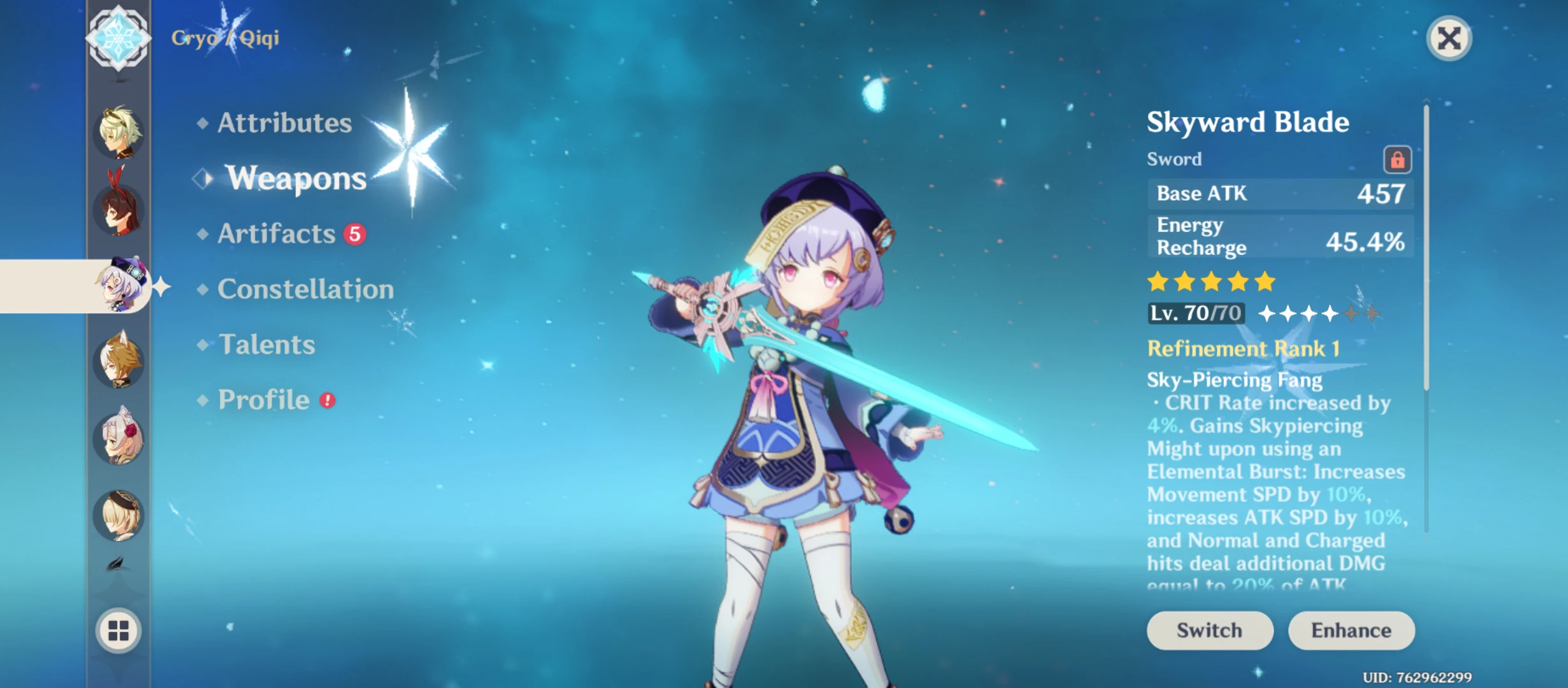This screenshot has width=1568, height=688.
Task: Click Switch to change the equipped weapon
Action: (x=1209, y=631)
